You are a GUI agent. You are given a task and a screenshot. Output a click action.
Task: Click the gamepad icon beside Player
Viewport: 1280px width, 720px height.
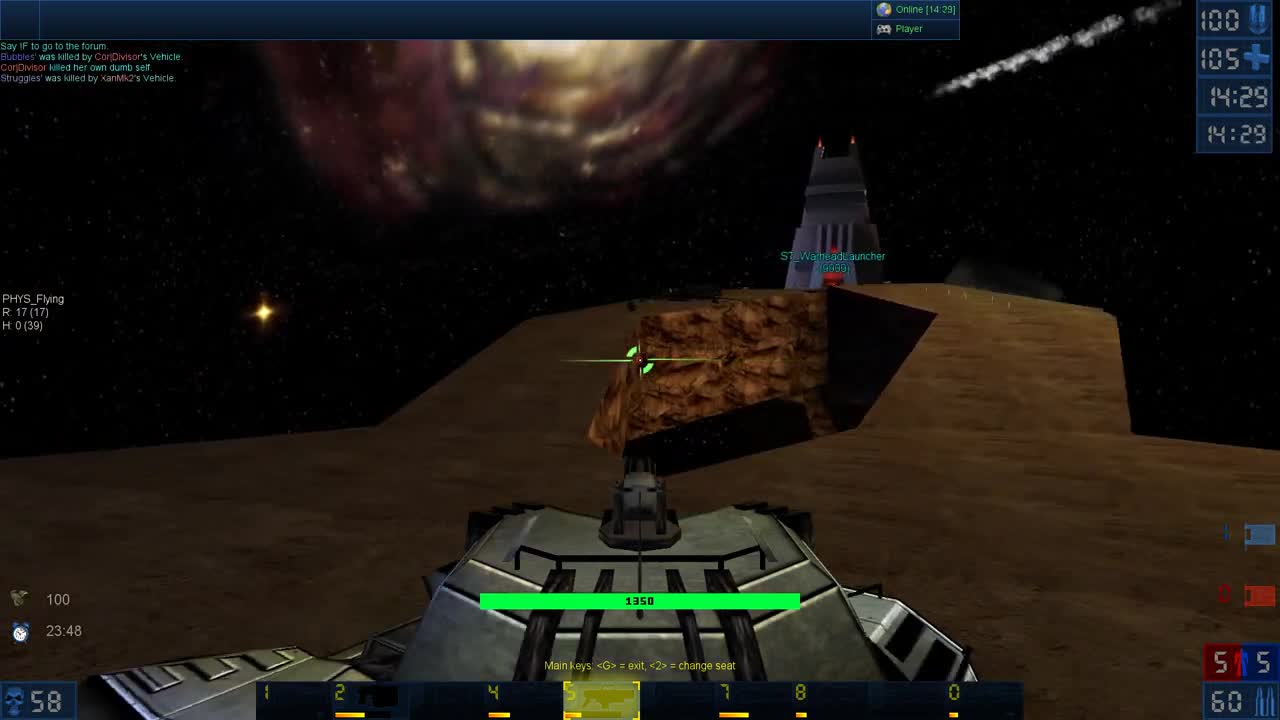(x=882, y=29)
